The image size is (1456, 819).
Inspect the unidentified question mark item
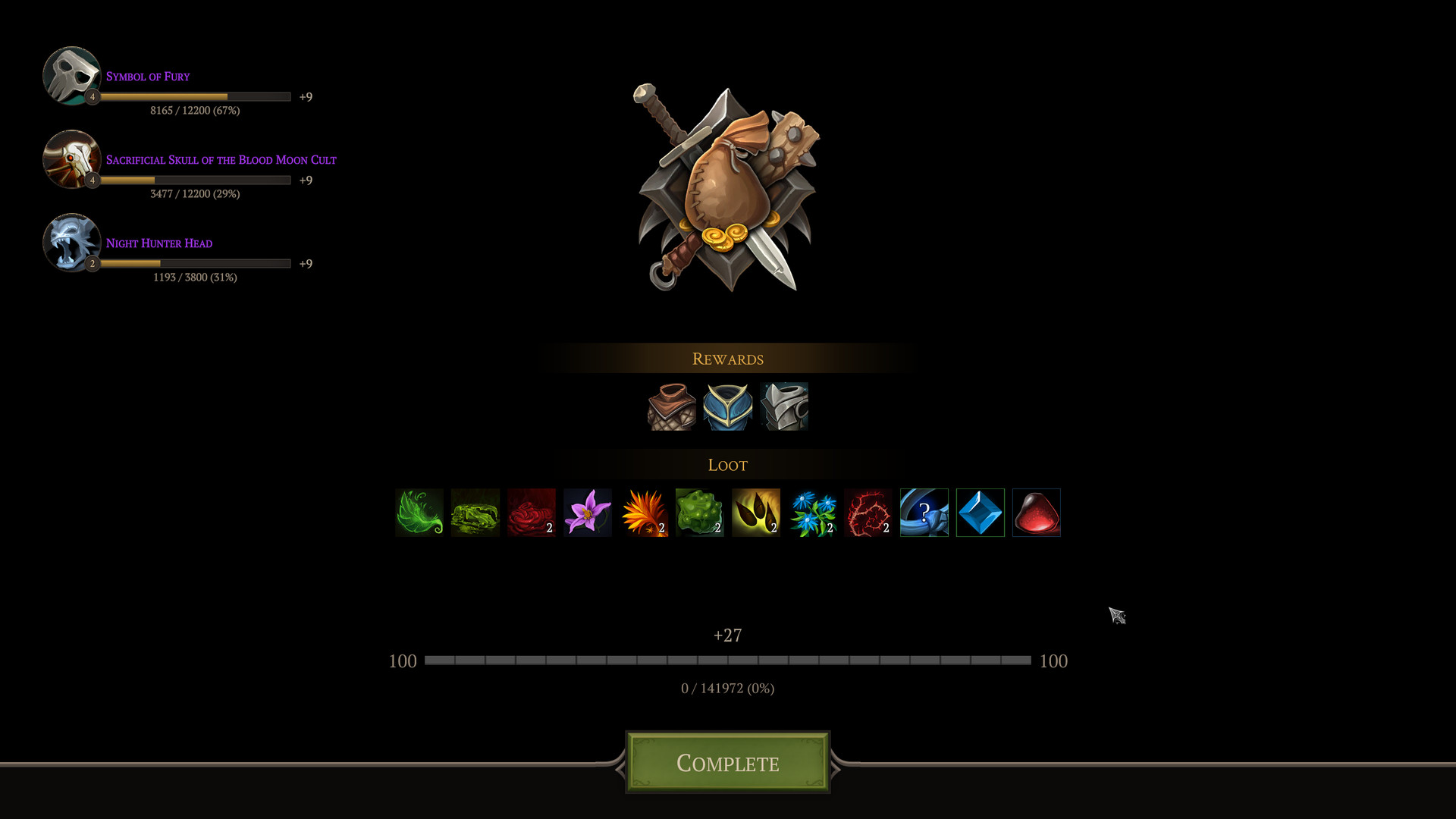tap(924, 513)
